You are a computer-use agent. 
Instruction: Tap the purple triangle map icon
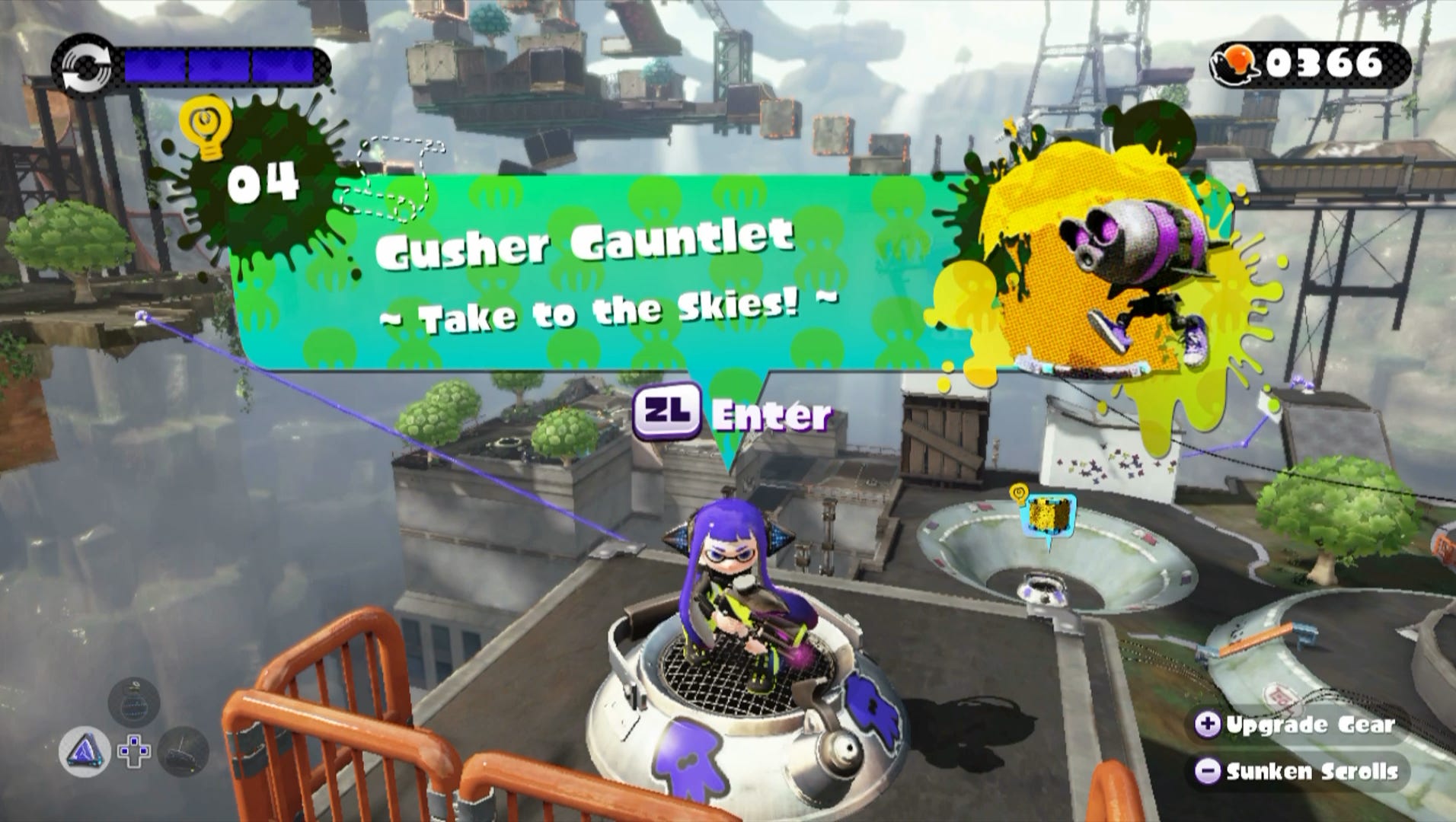tap(85, 750)
